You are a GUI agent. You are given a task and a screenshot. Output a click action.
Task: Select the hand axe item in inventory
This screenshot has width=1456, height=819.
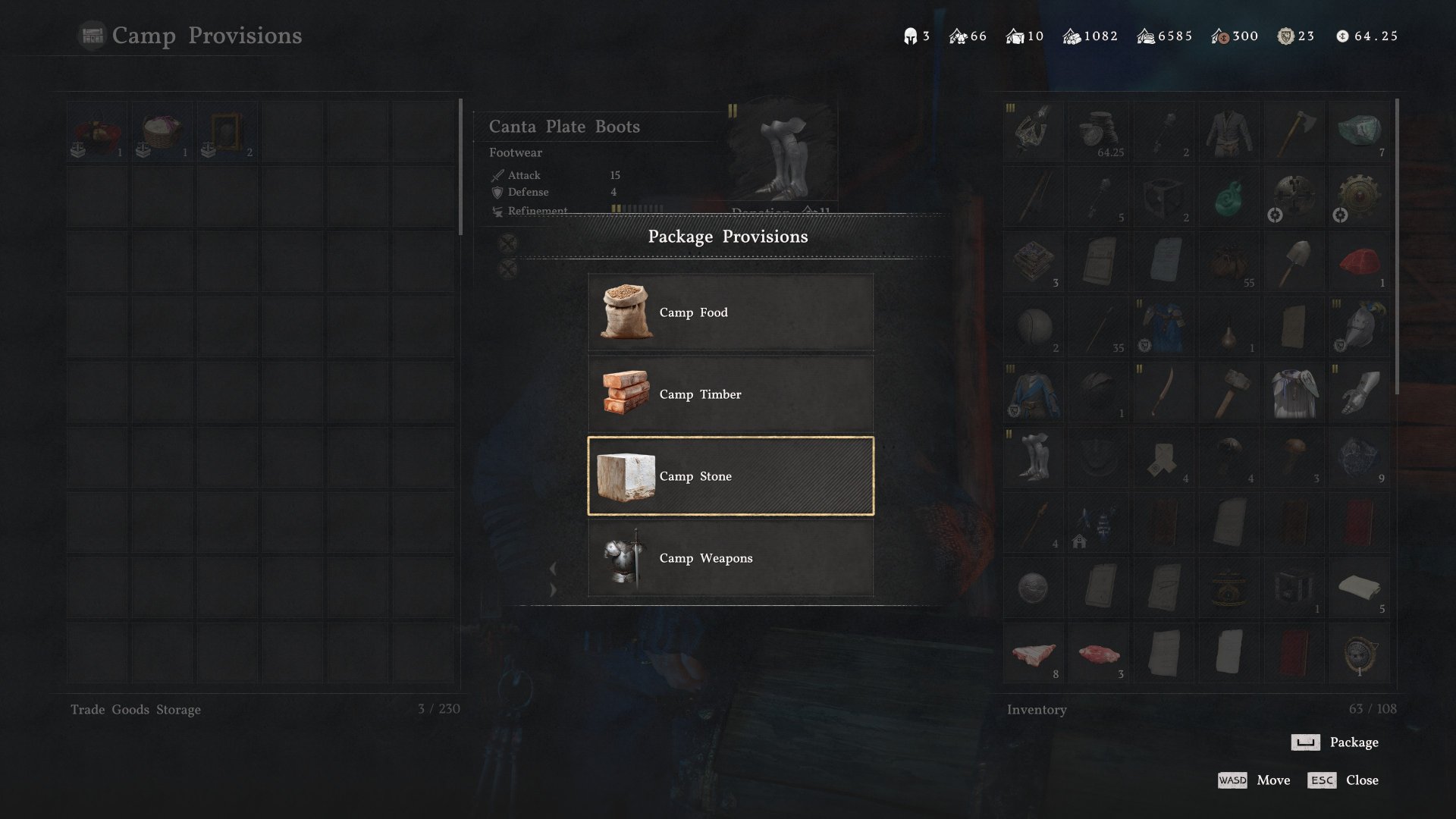(1294, 130)
